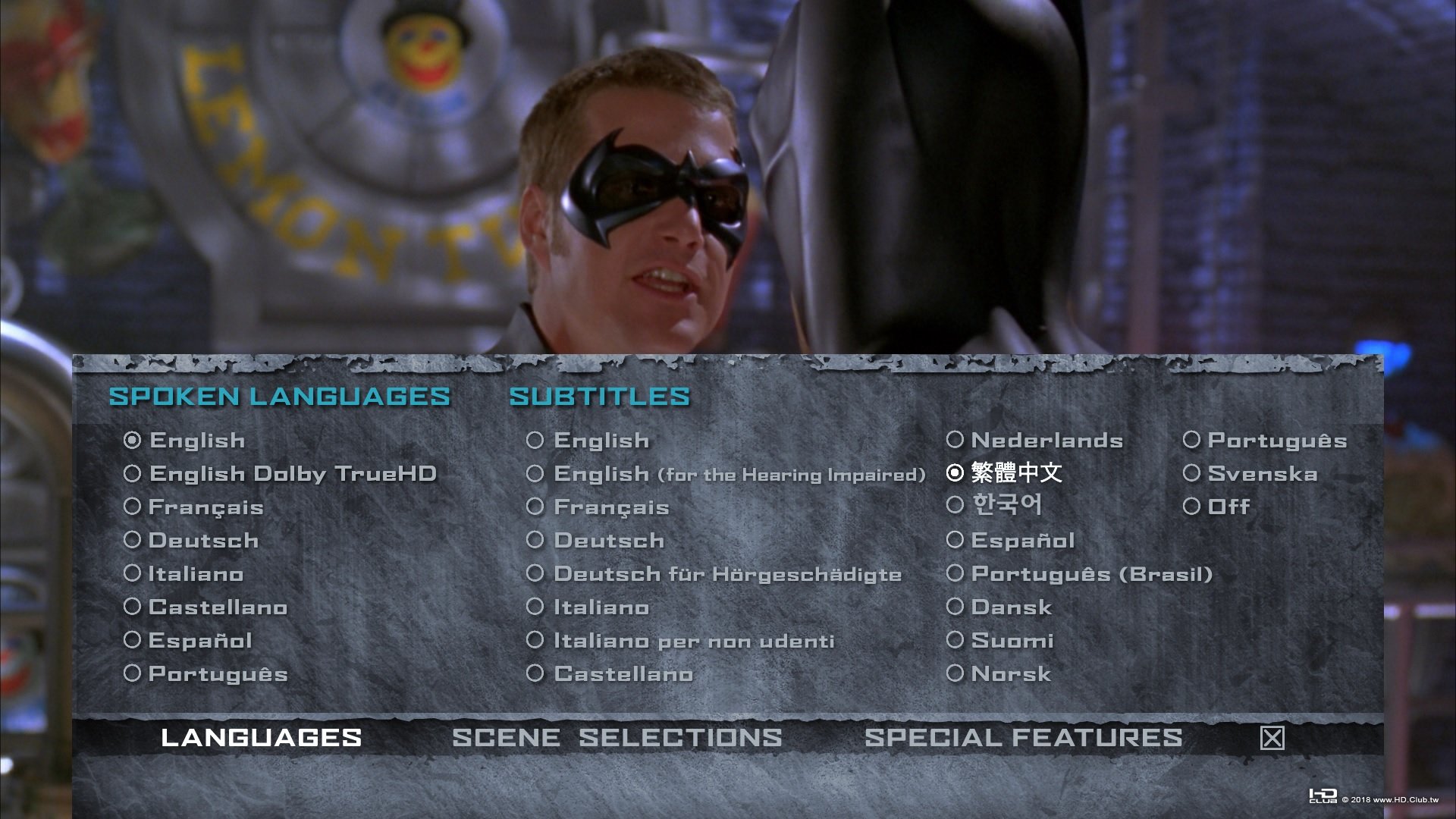Close the menu with the X box
The image size is (1456, 819).
[x=1271, y=736]
